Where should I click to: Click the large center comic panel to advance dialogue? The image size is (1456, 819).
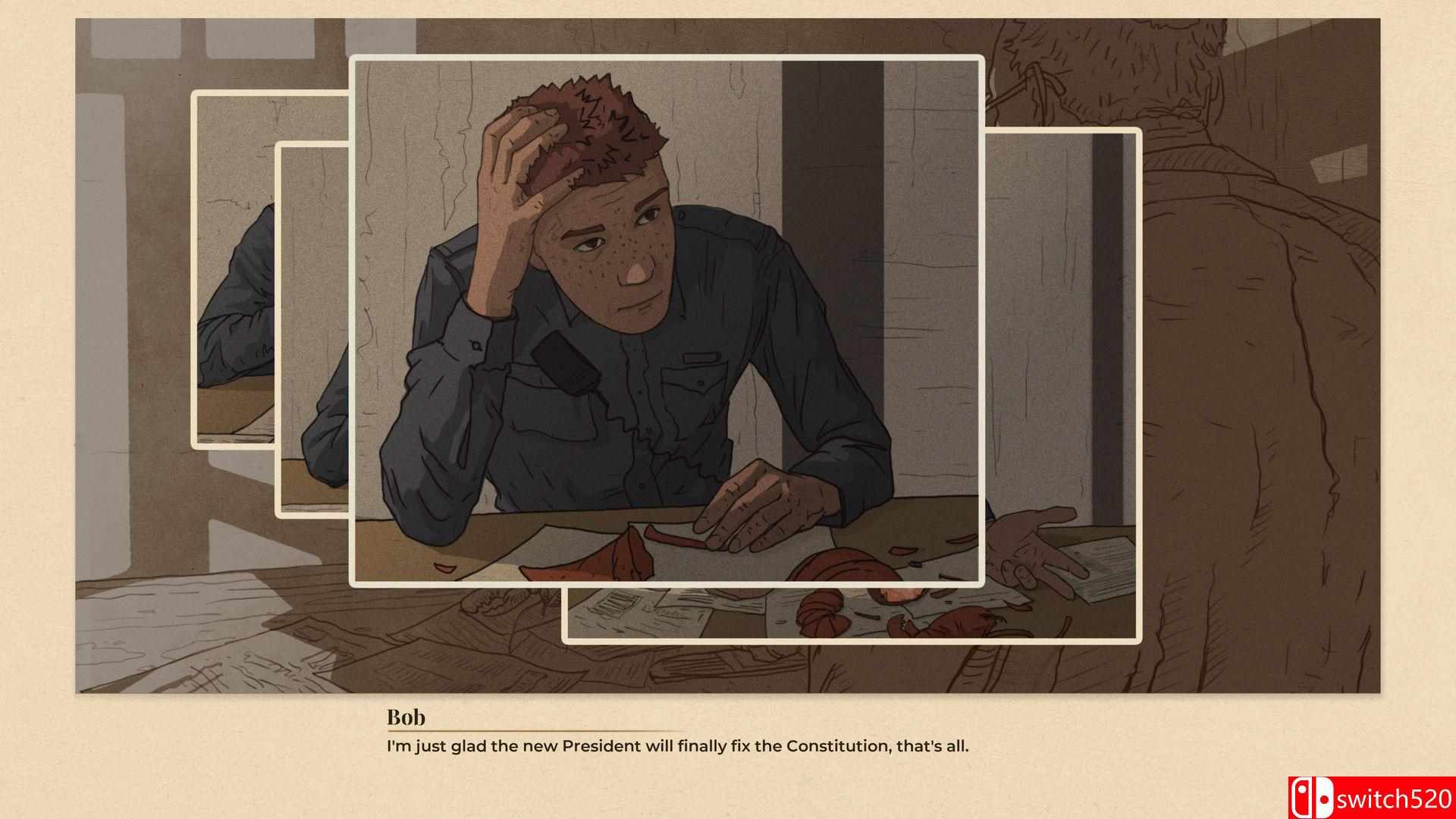pyautogui.click(x=667, y=318)
